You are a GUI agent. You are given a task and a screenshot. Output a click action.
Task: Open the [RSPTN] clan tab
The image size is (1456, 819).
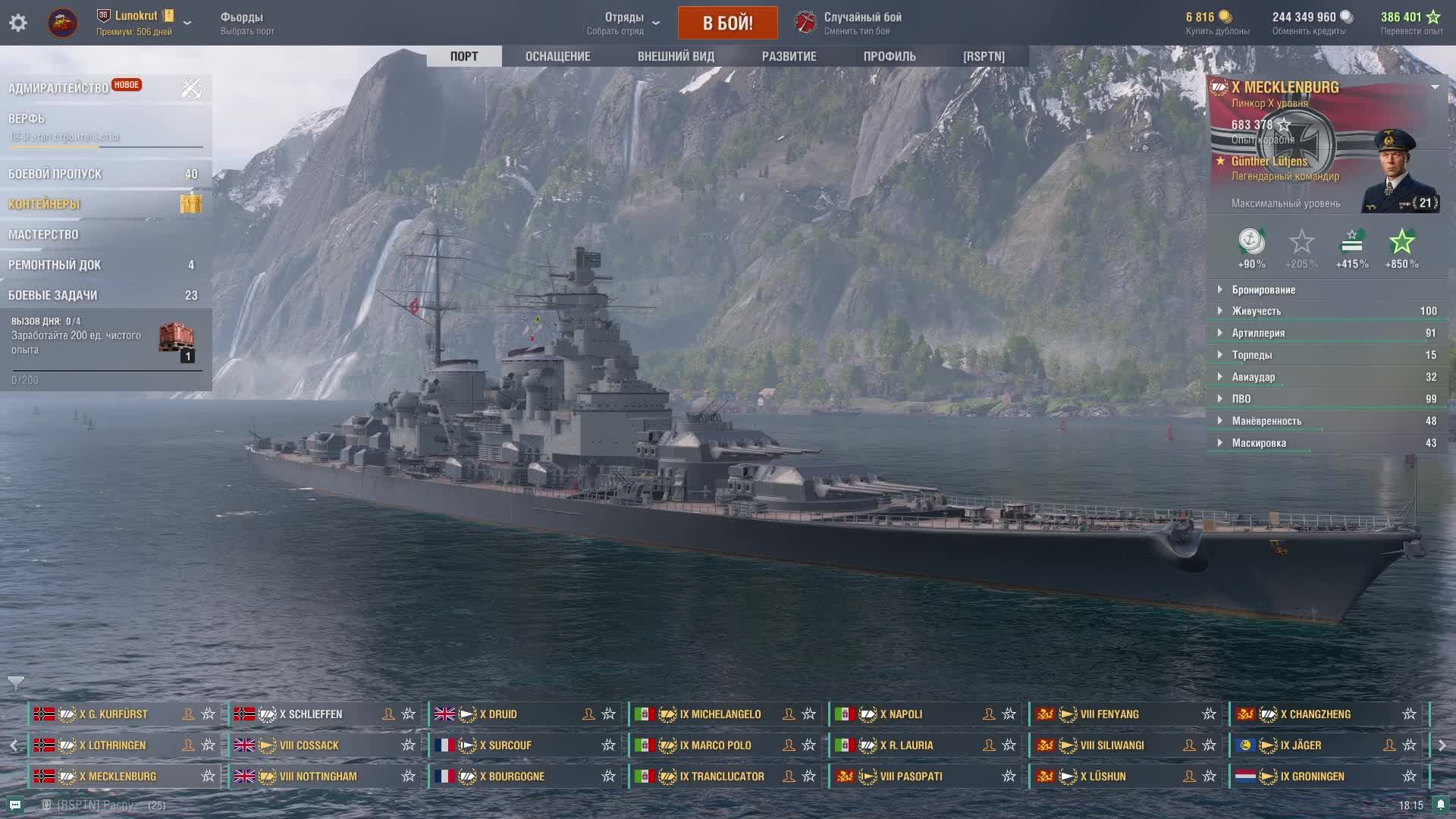pos(984,56)
